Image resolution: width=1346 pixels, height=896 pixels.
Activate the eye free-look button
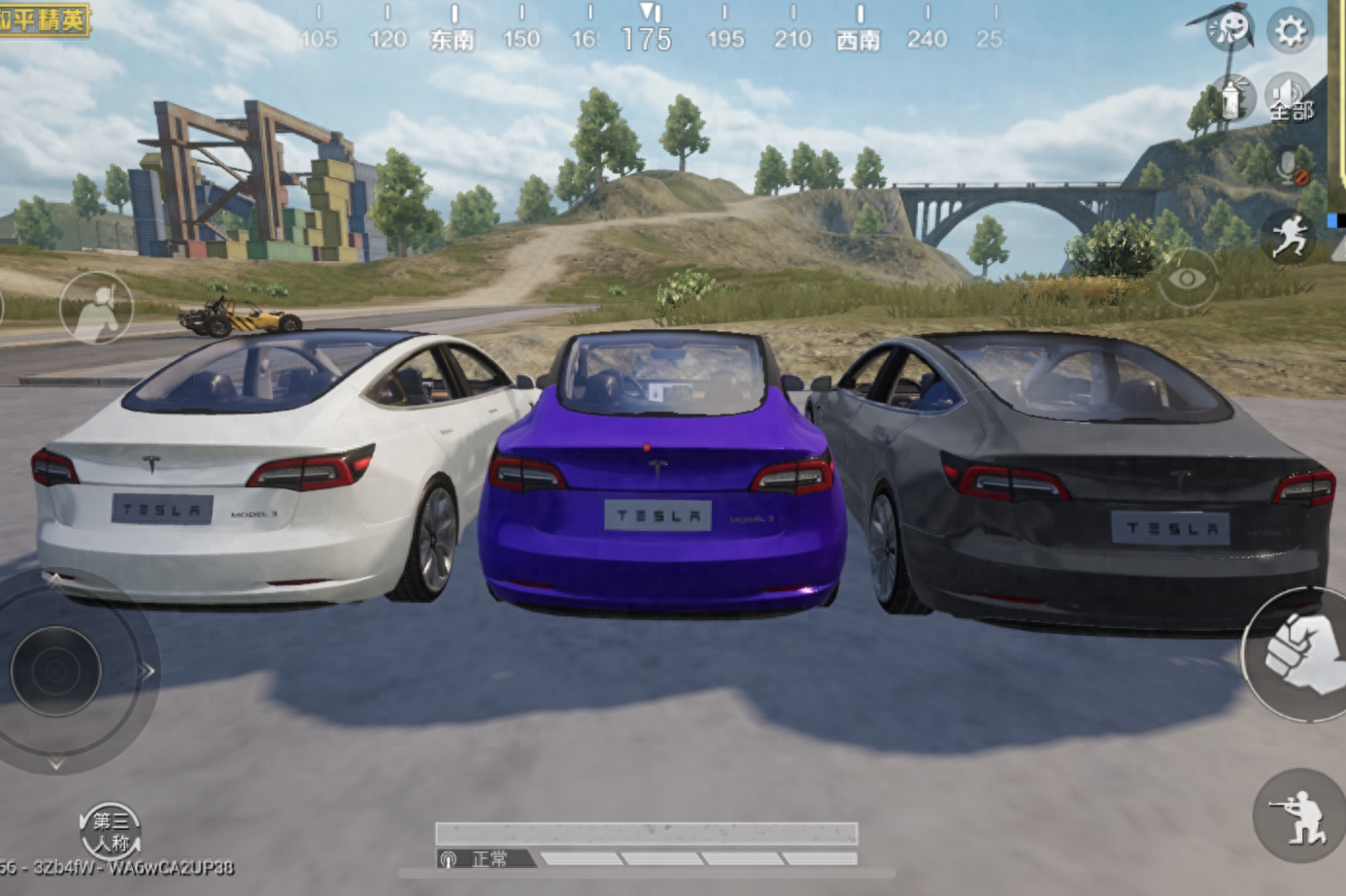(x=1187, y=280)
